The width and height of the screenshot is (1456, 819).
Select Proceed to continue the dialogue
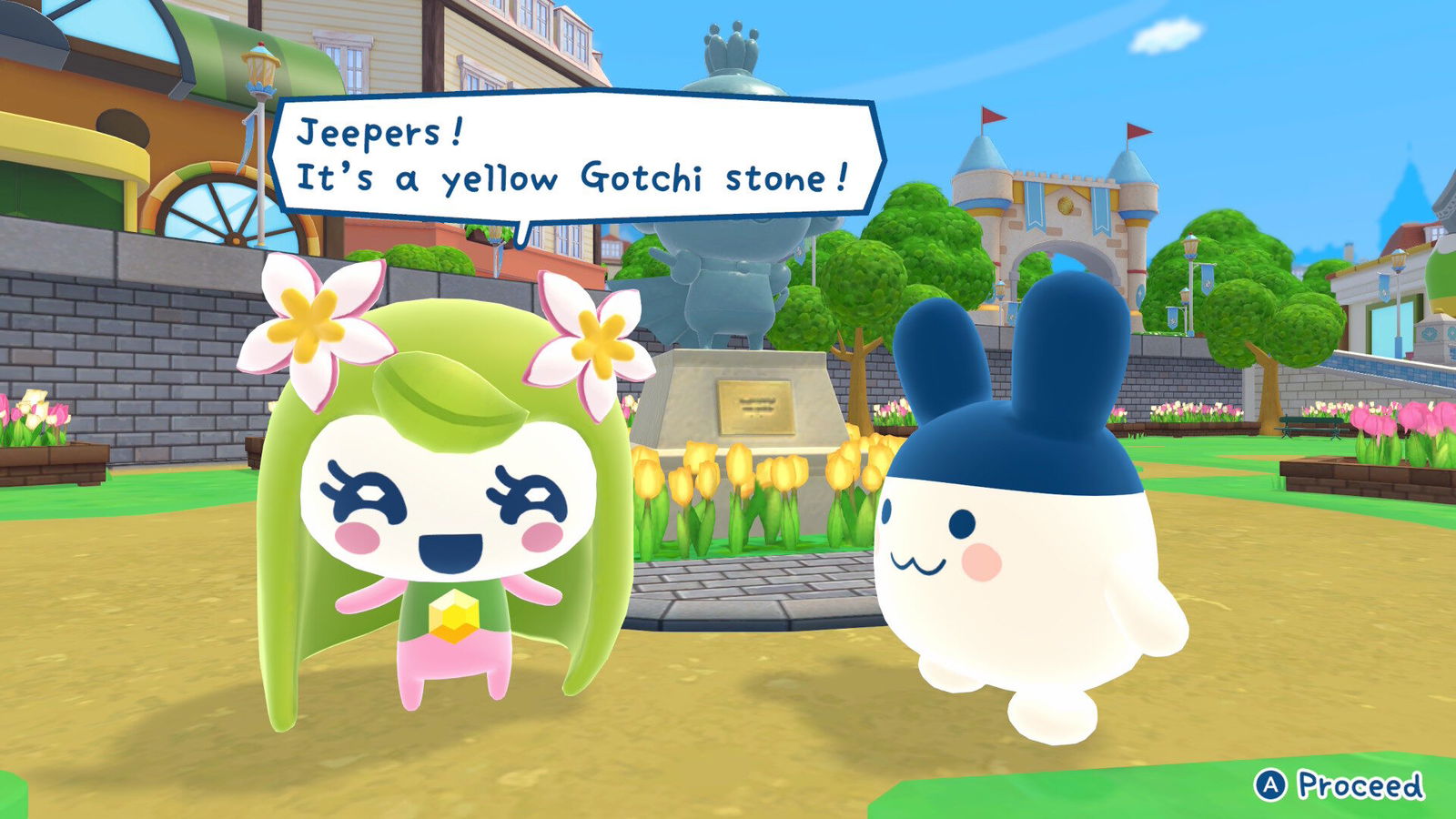point(1339,784)
